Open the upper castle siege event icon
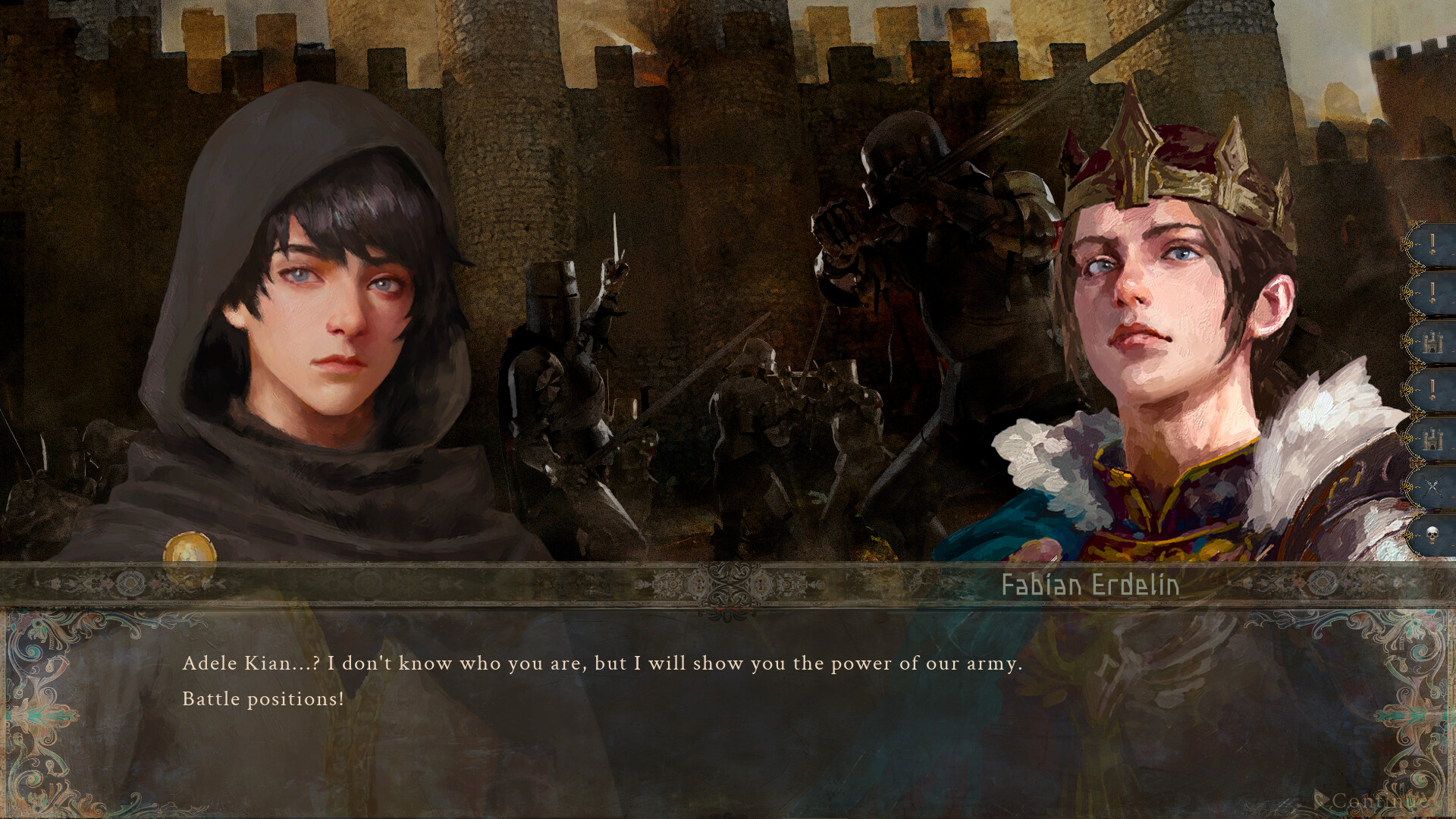 (1432, 341)
